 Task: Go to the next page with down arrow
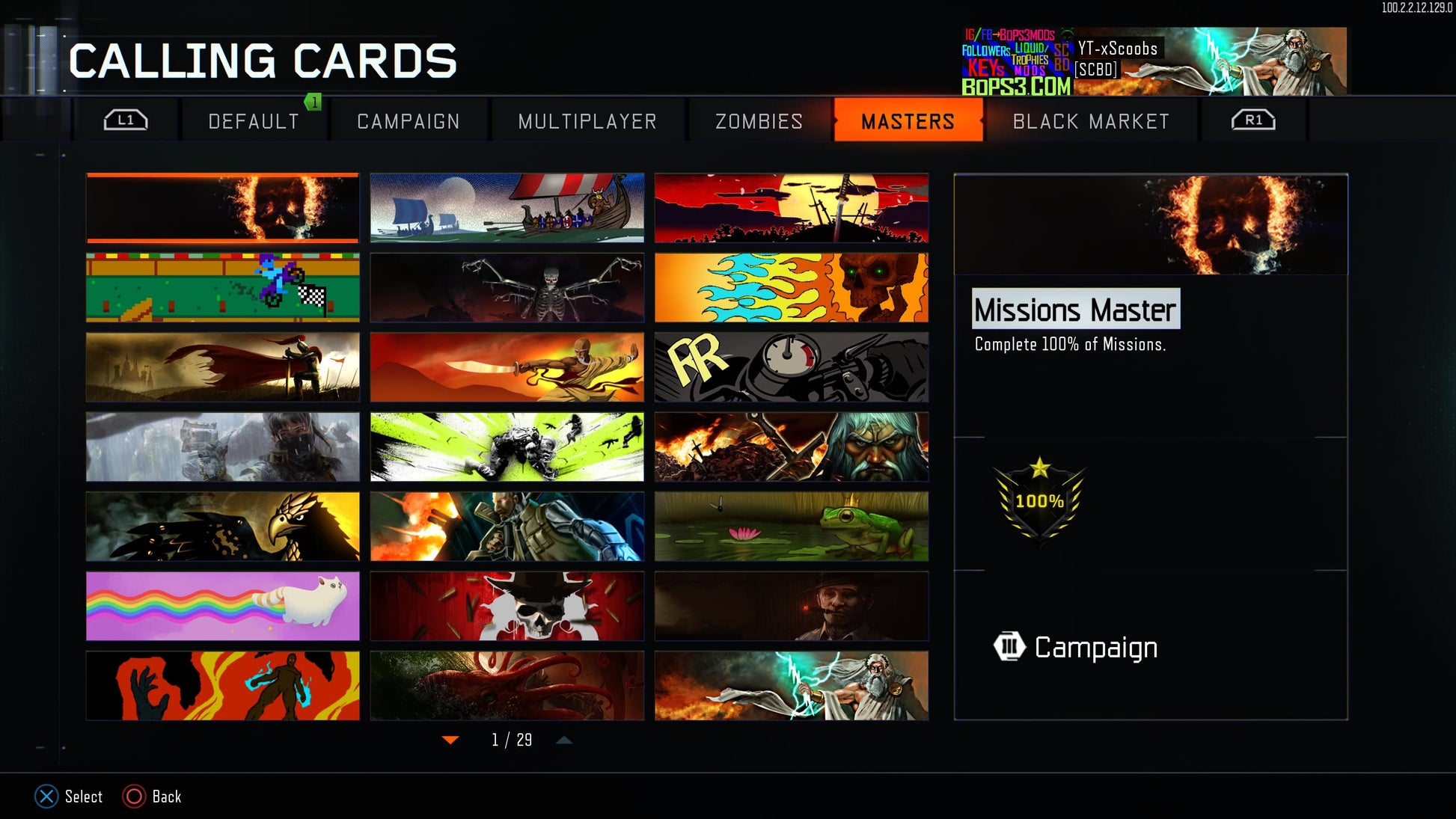[x=450, y=740]
